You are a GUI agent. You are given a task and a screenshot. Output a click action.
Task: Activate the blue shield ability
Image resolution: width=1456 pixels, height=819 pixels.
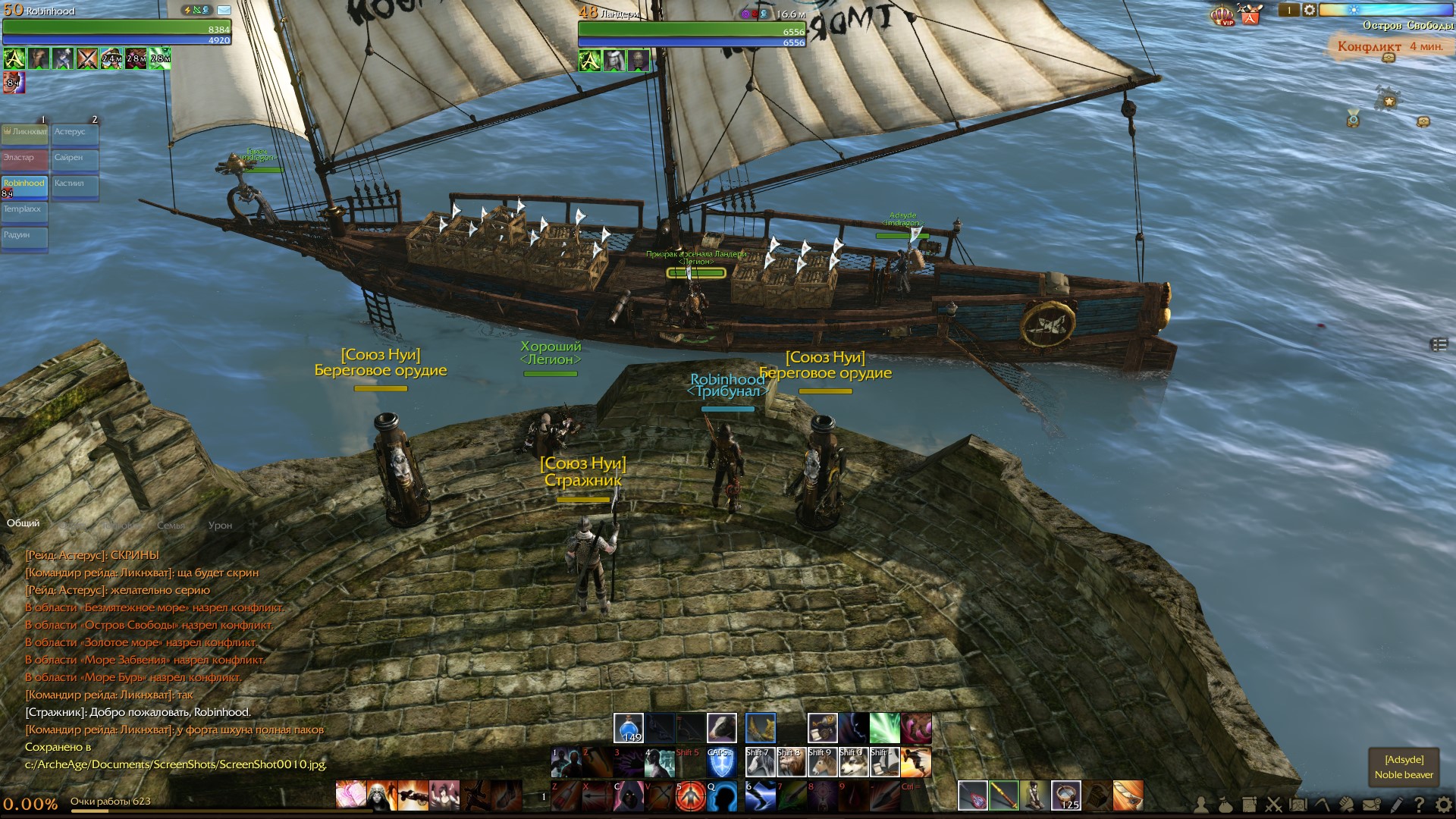pos(720,763)
